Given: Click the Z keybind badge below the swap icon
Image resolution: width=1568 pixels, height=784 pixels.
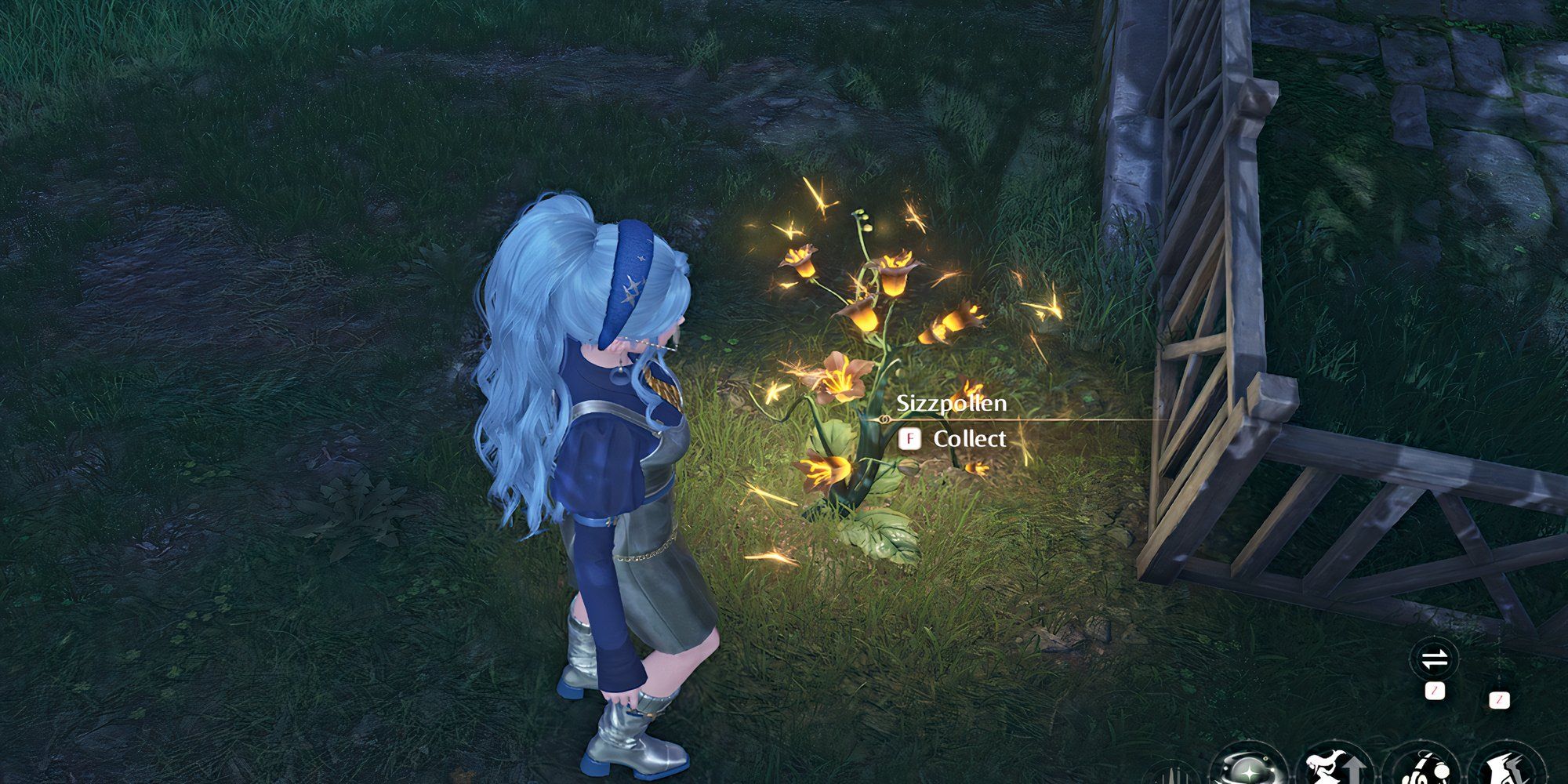Looking at the screenshot, I should (x=1435, y=691).
